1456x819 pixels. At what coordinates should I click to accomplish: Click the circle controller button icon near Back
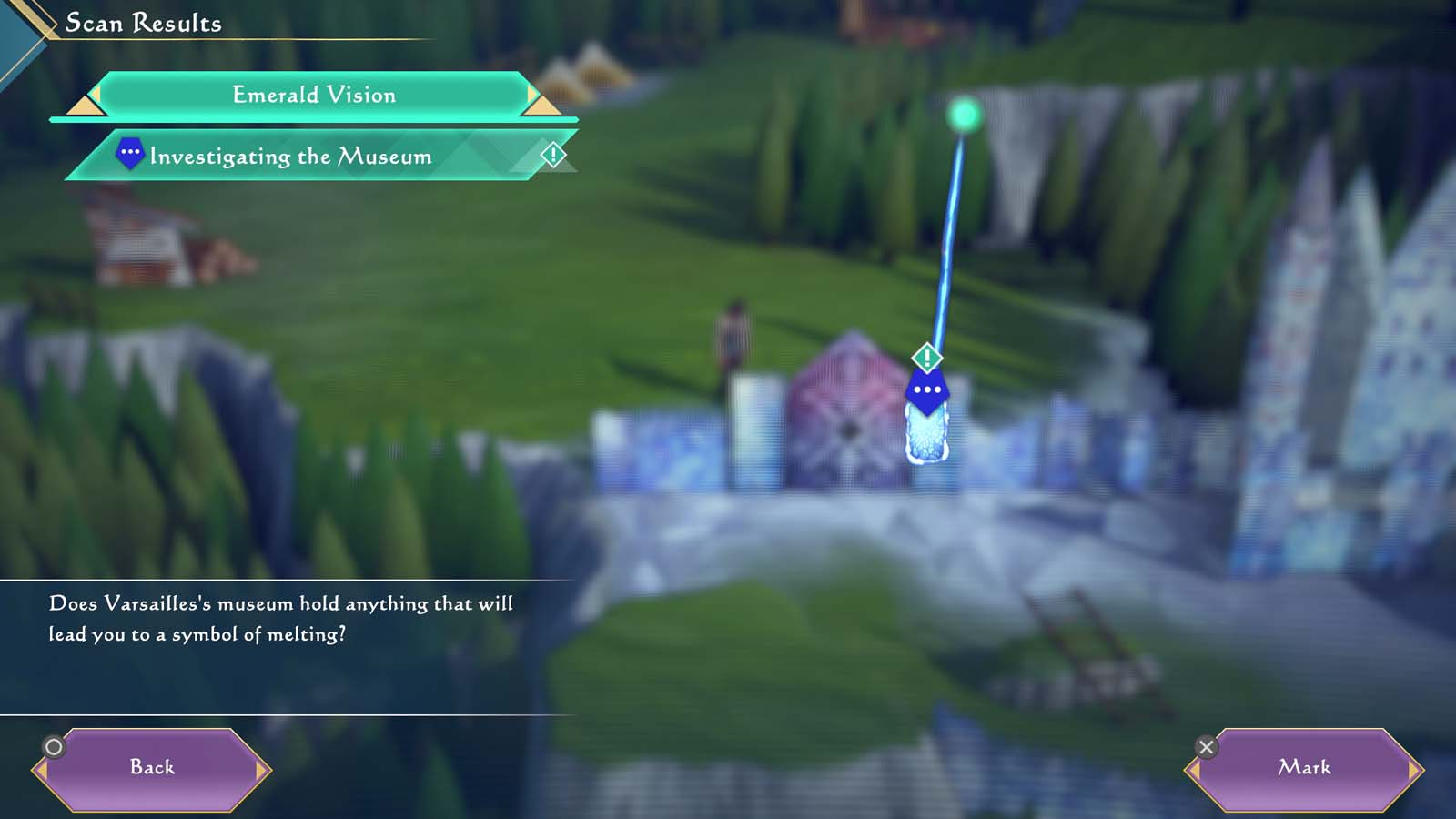tap(55, 746)
